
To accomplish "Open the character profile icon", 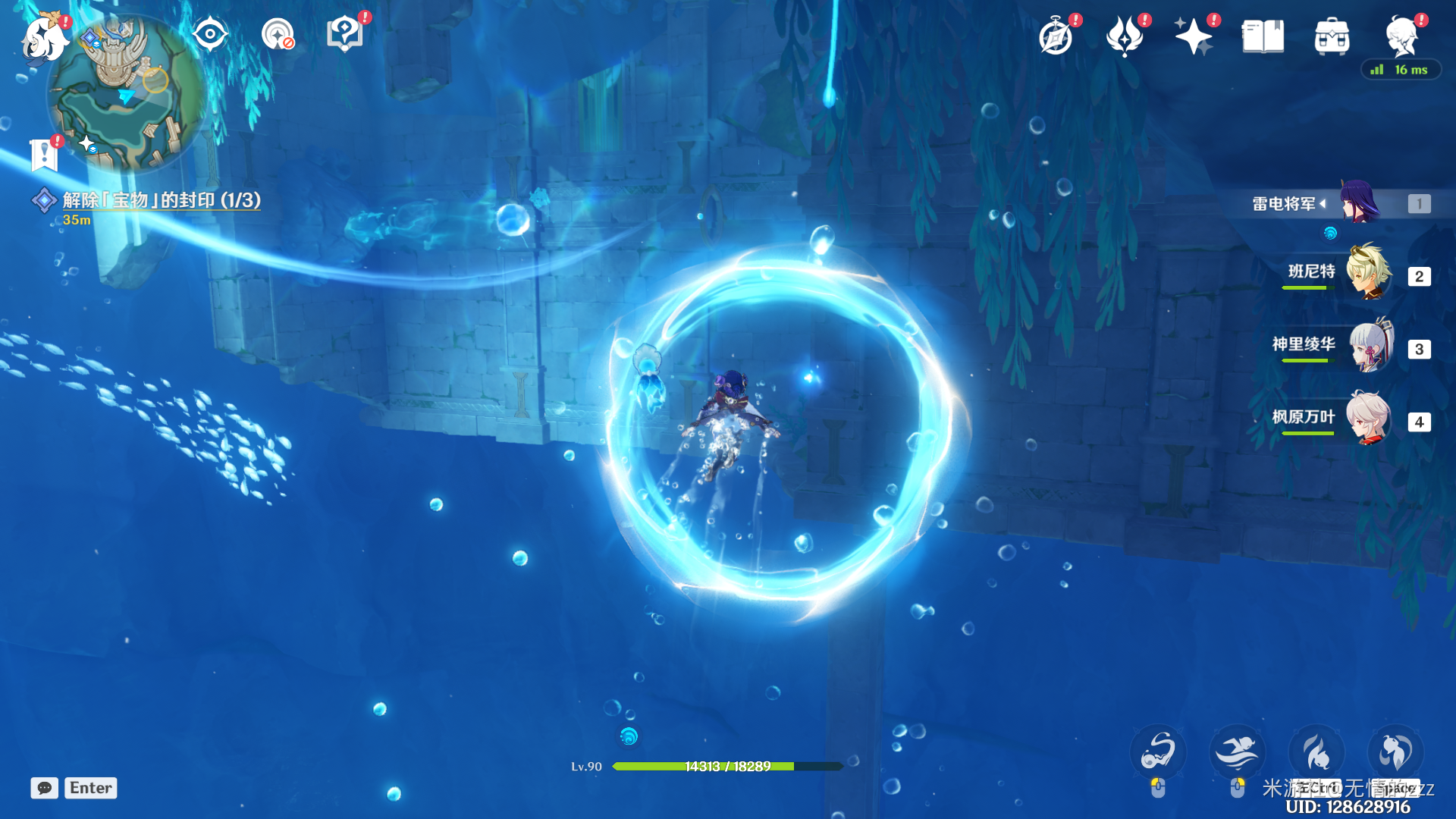I will pos(1401,36).
